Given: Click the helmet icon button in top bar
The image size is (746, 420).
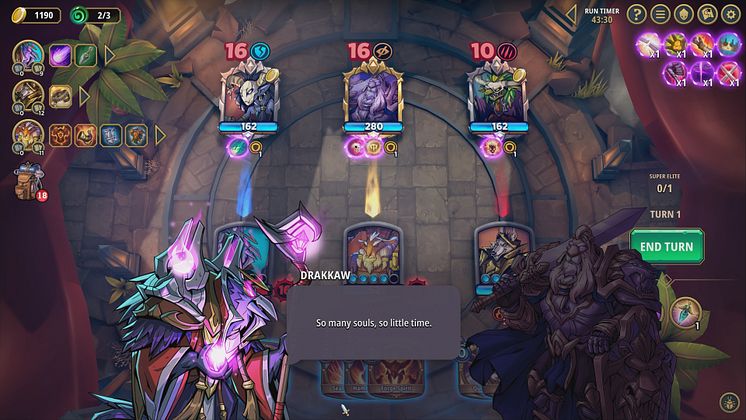Looking at the screenshot, I should tap(685, 14).
